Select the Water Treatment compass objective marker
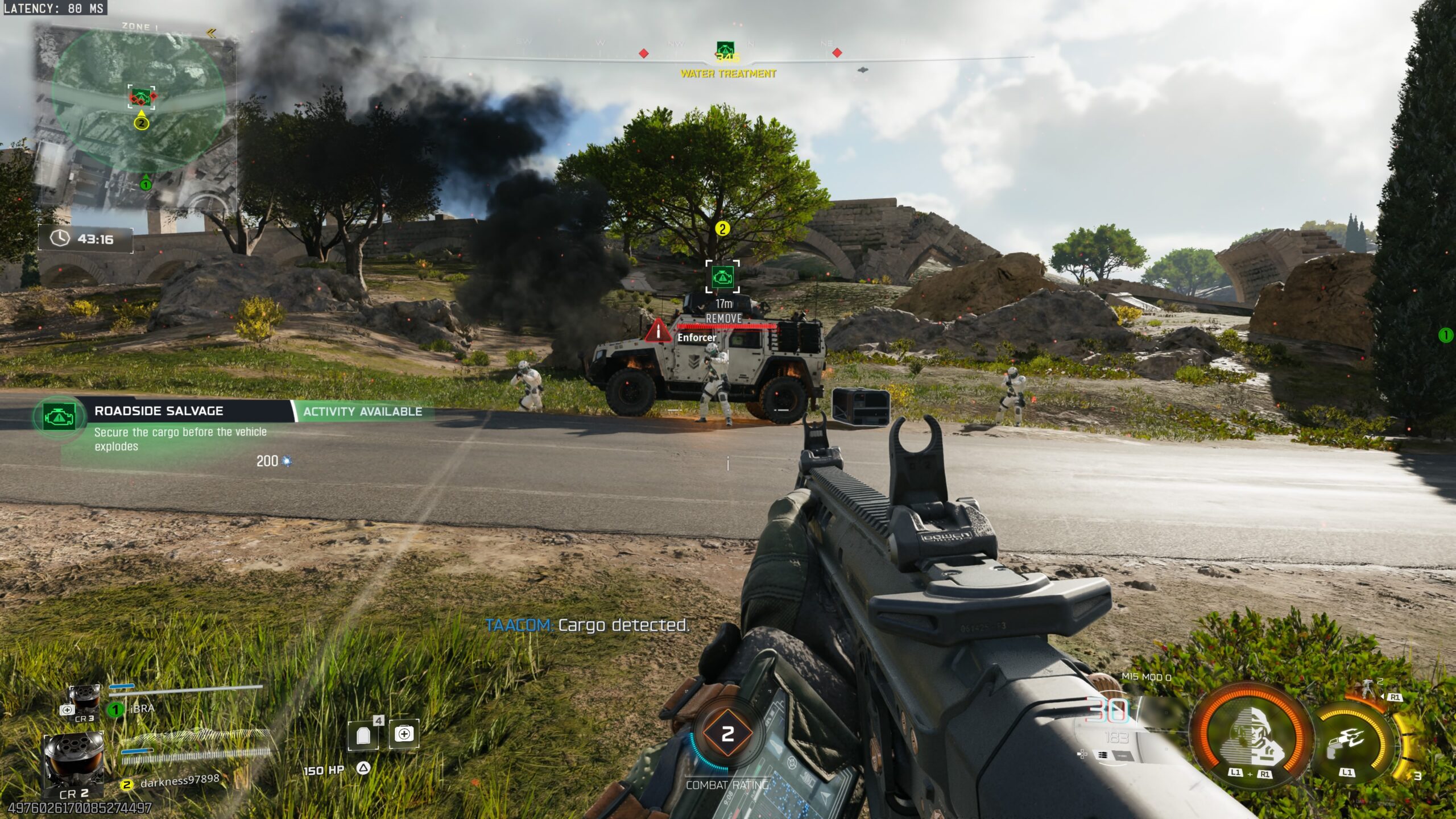 coord(725,50)
